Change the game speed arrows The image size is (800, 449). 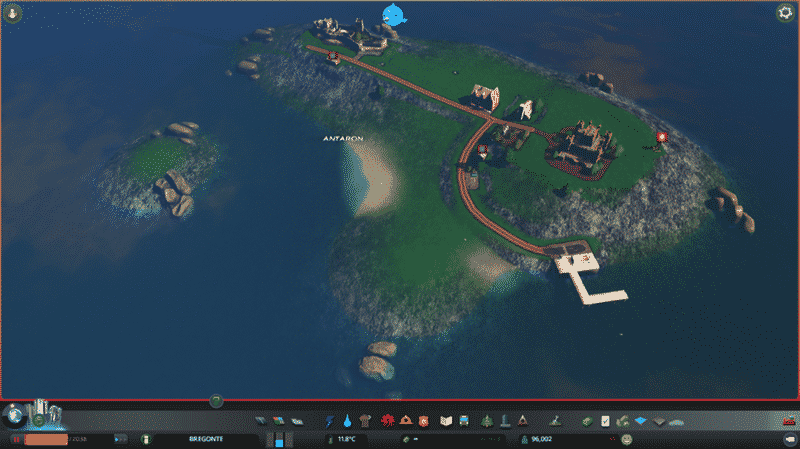point(121,439)
